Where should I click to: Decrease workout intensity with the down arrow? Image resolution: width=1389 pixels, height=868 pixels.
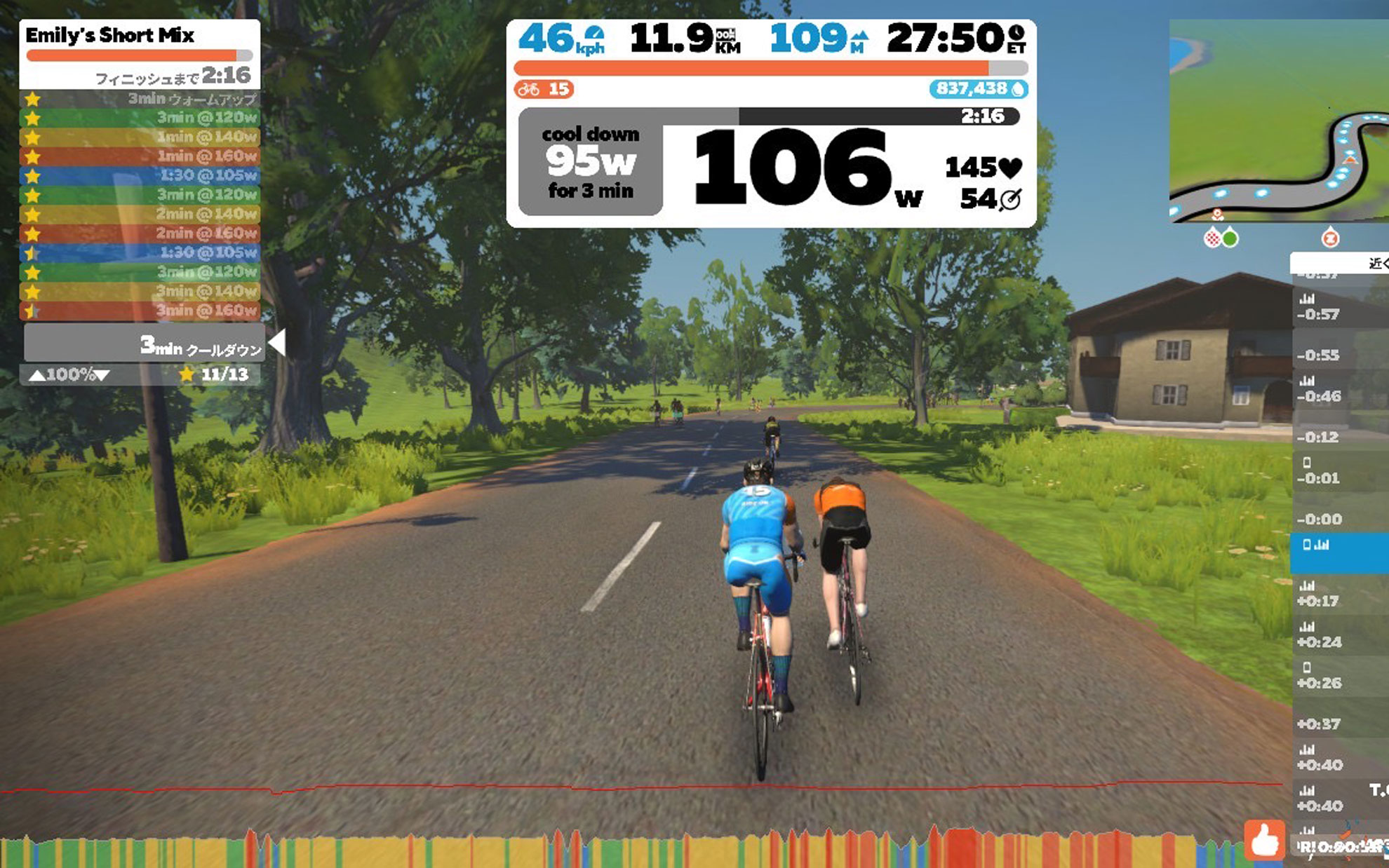(102, 375)
